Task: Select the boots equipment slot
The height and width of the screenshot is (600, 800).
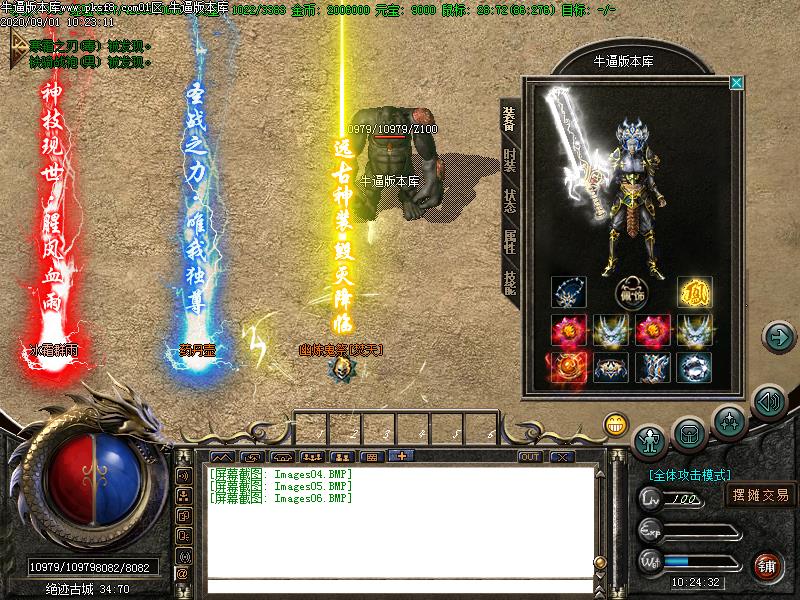Action: (651, 367)
